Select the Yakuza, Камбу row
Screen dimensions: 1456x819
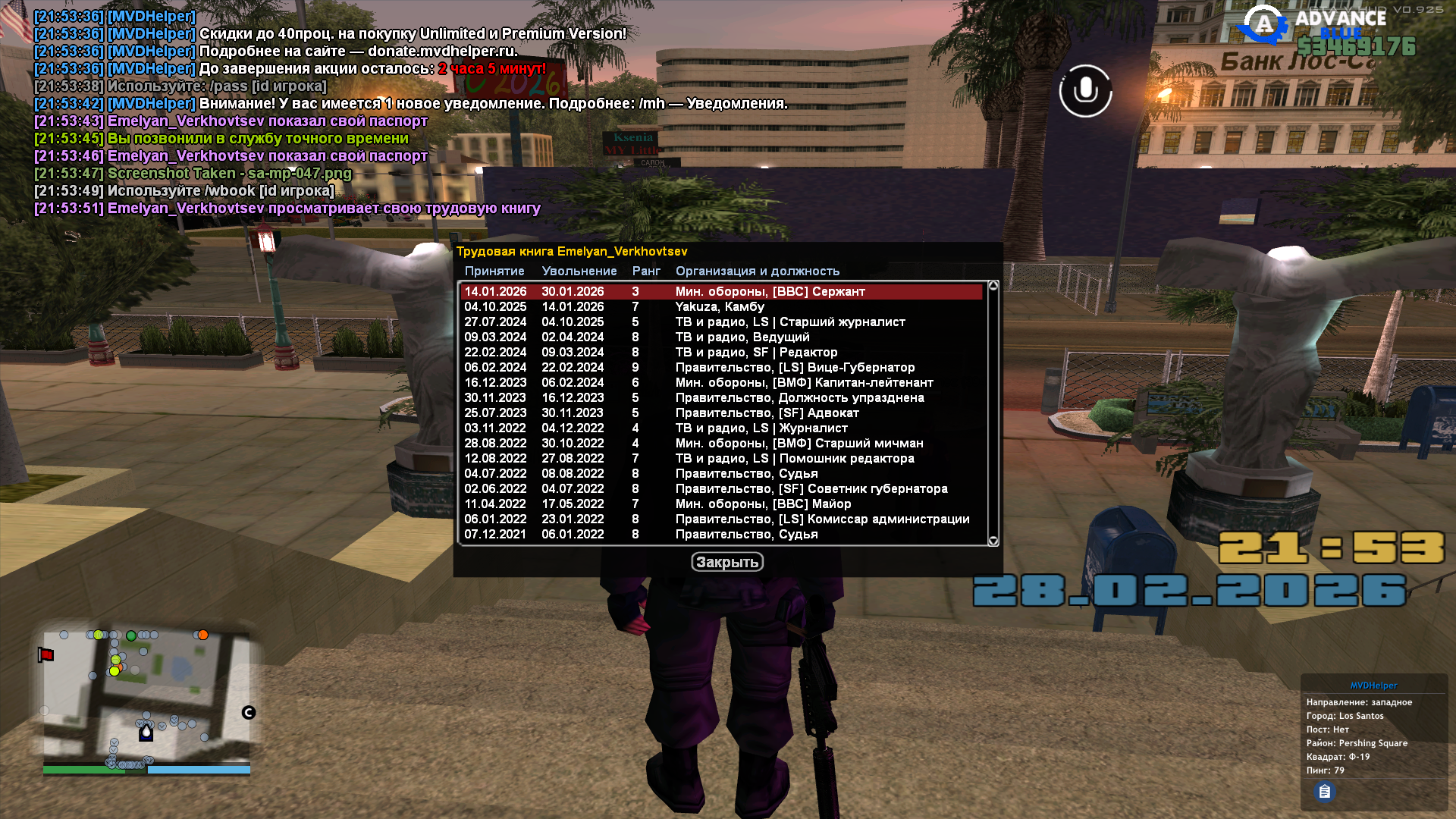click(720, 307)
